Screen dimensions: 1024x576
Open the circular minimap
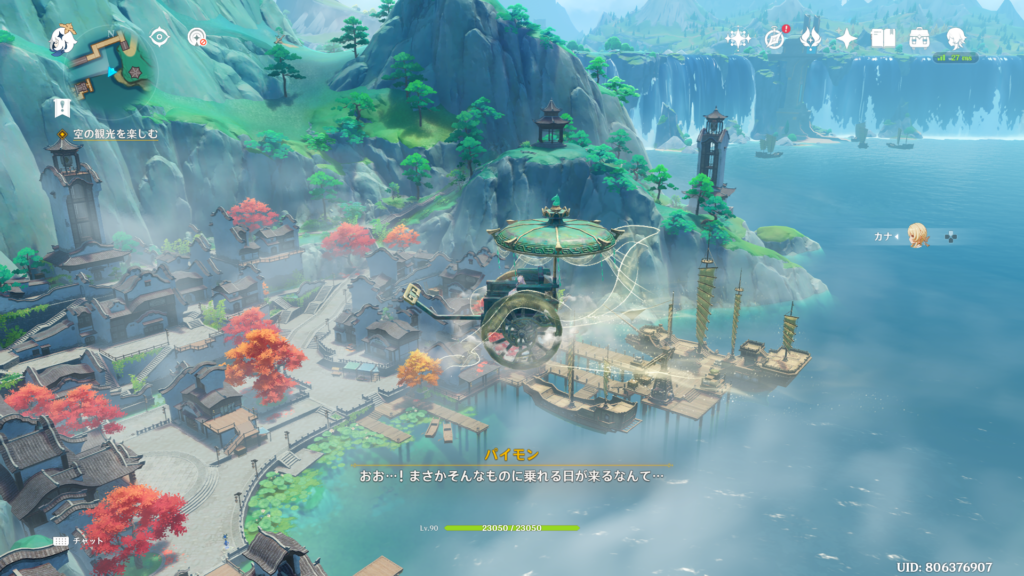pyautogui.click(x=110, y=58)
